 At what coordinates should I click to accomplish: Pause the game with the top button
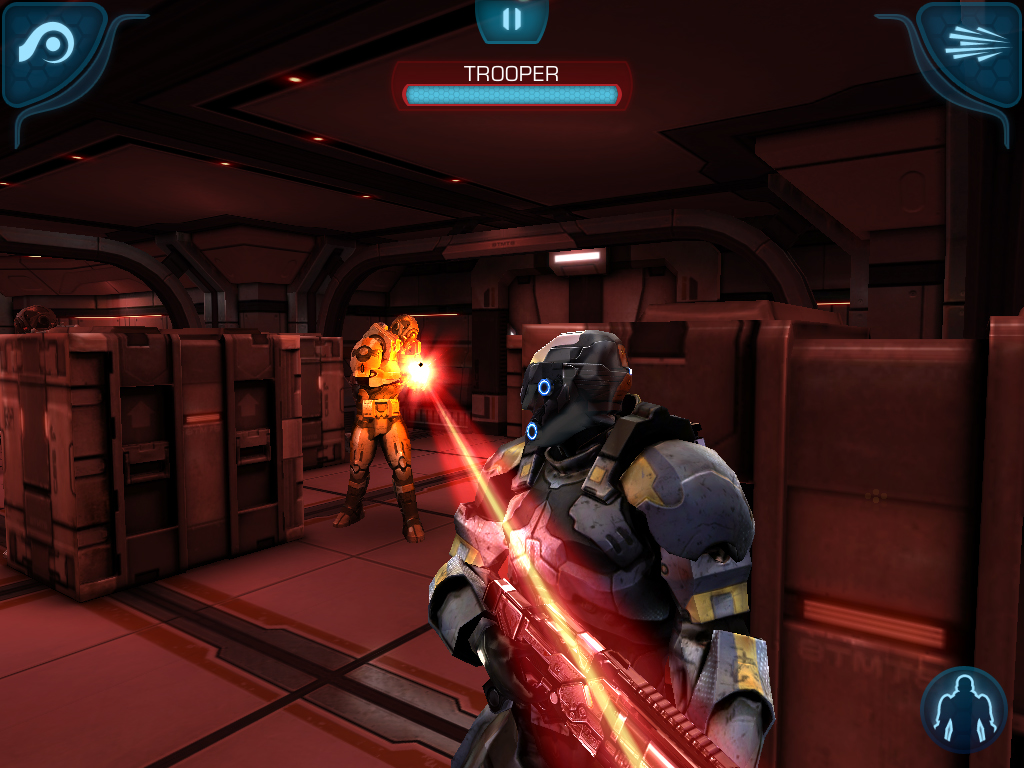click(512, 19)
